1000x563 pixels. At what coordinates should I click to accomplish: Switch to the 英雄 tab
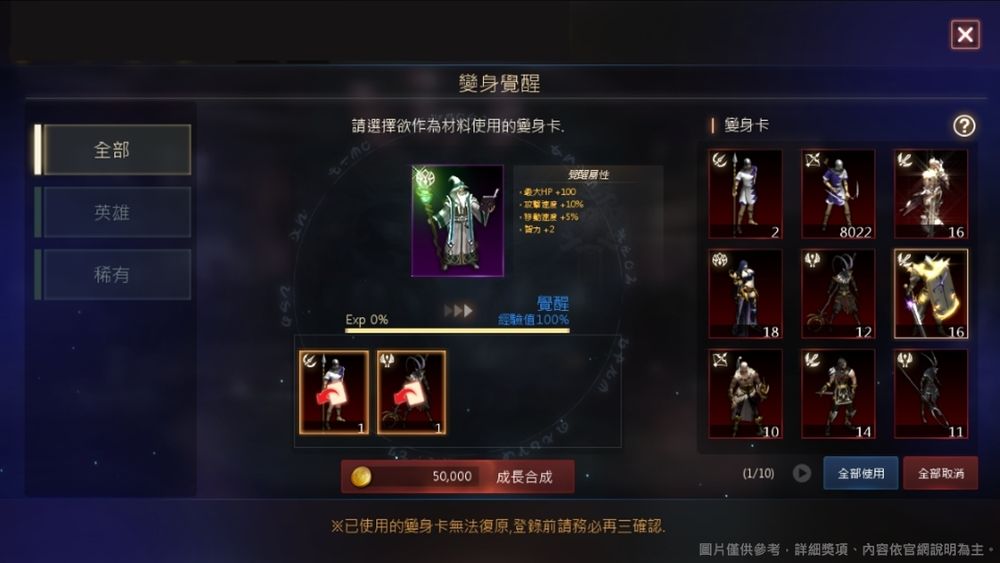(112, 212)
